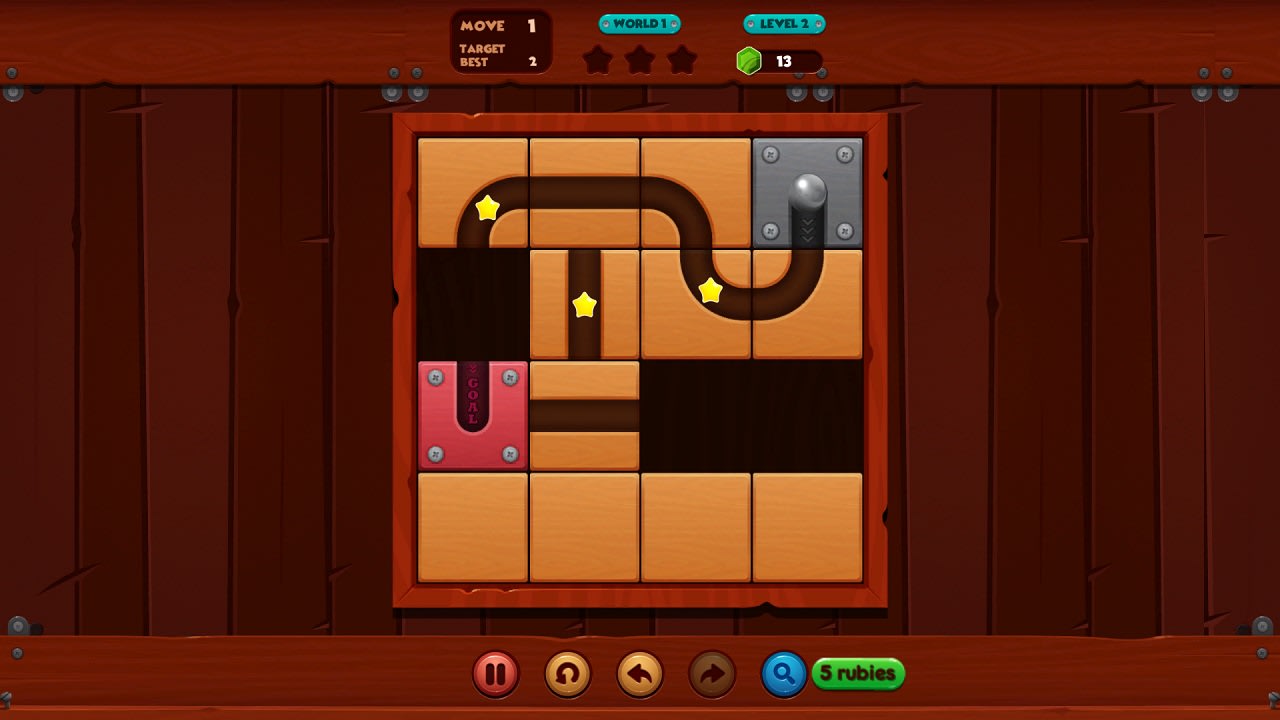Open the hint magnifier tool
Screen dimensions: 1280x720
(x=783, y=674)
